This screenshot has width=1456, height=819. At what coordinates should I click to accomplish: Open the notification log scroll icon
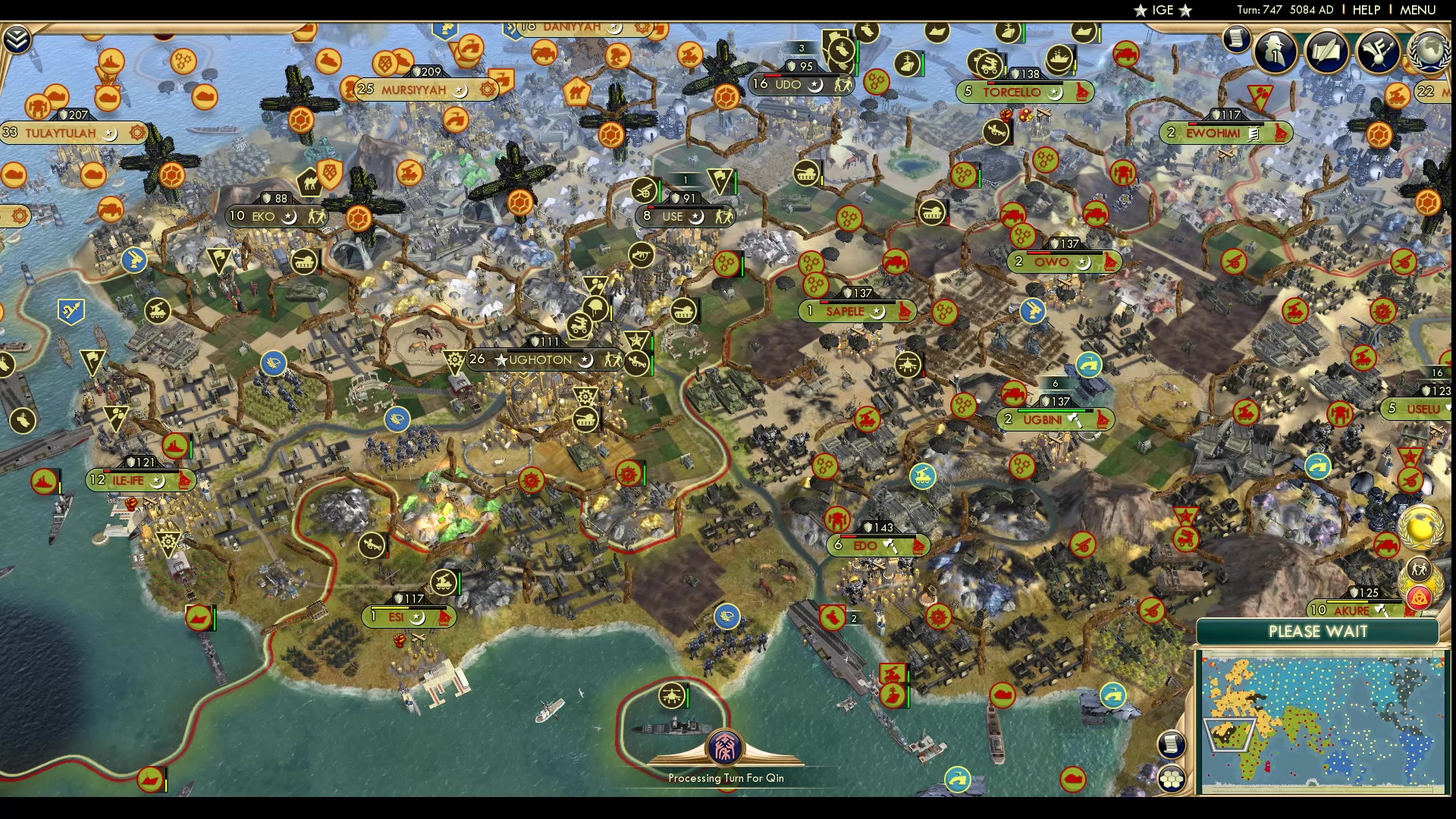(1235, 39)
